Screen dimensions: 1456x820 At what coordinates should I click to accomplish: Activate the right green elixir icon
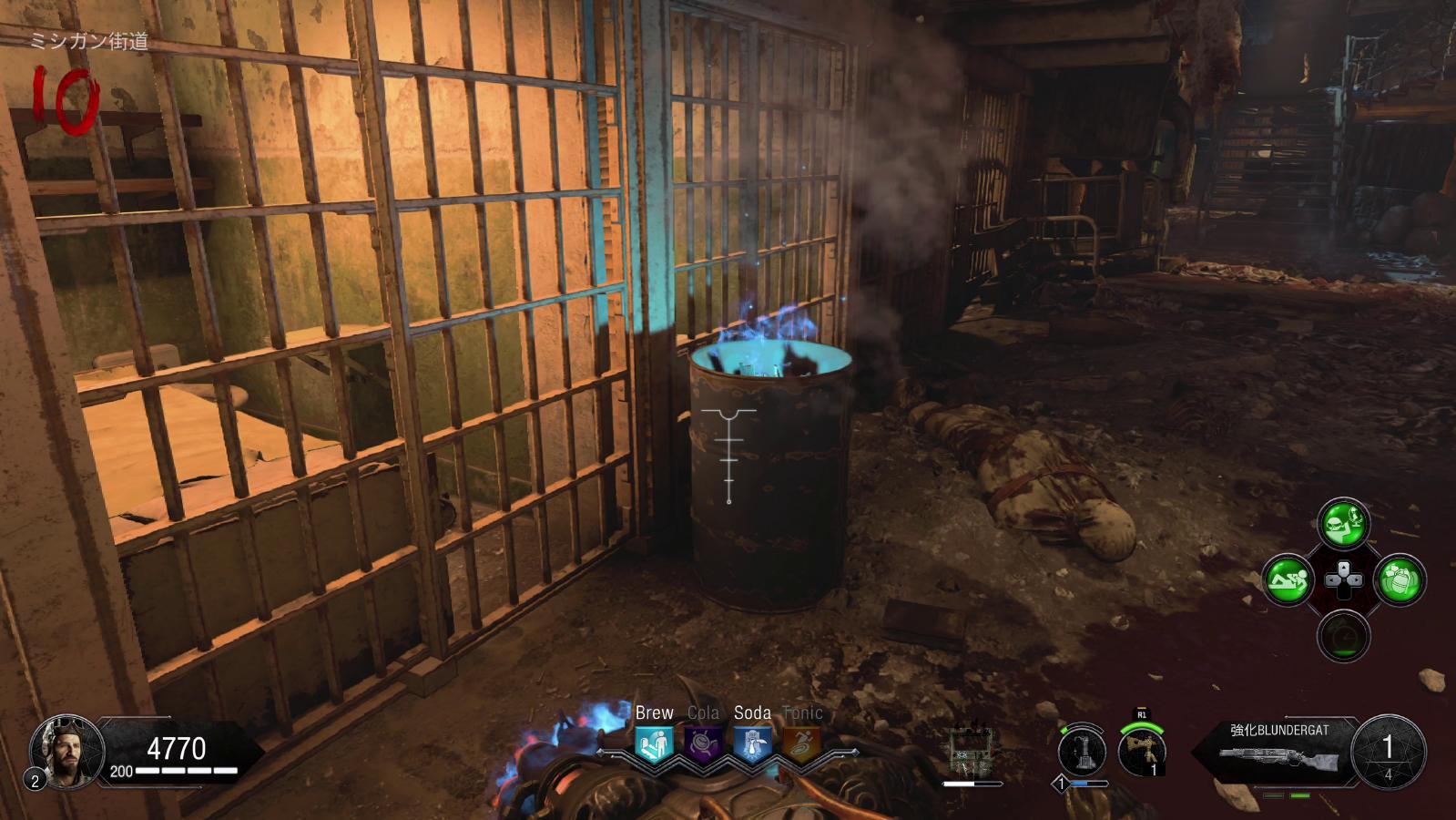(1400, 579)
